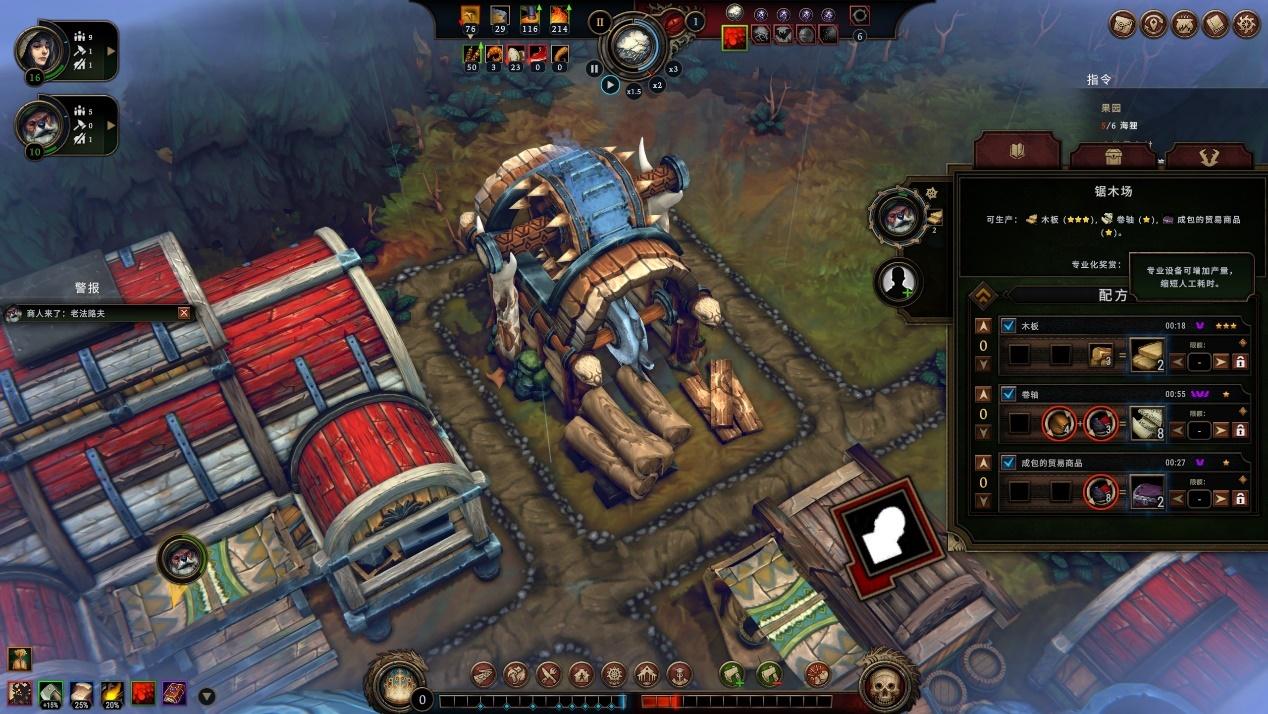This screenshot has width=1268, height=714.
Task: Open the book tab of the building panel
Action: (1017, 152)
